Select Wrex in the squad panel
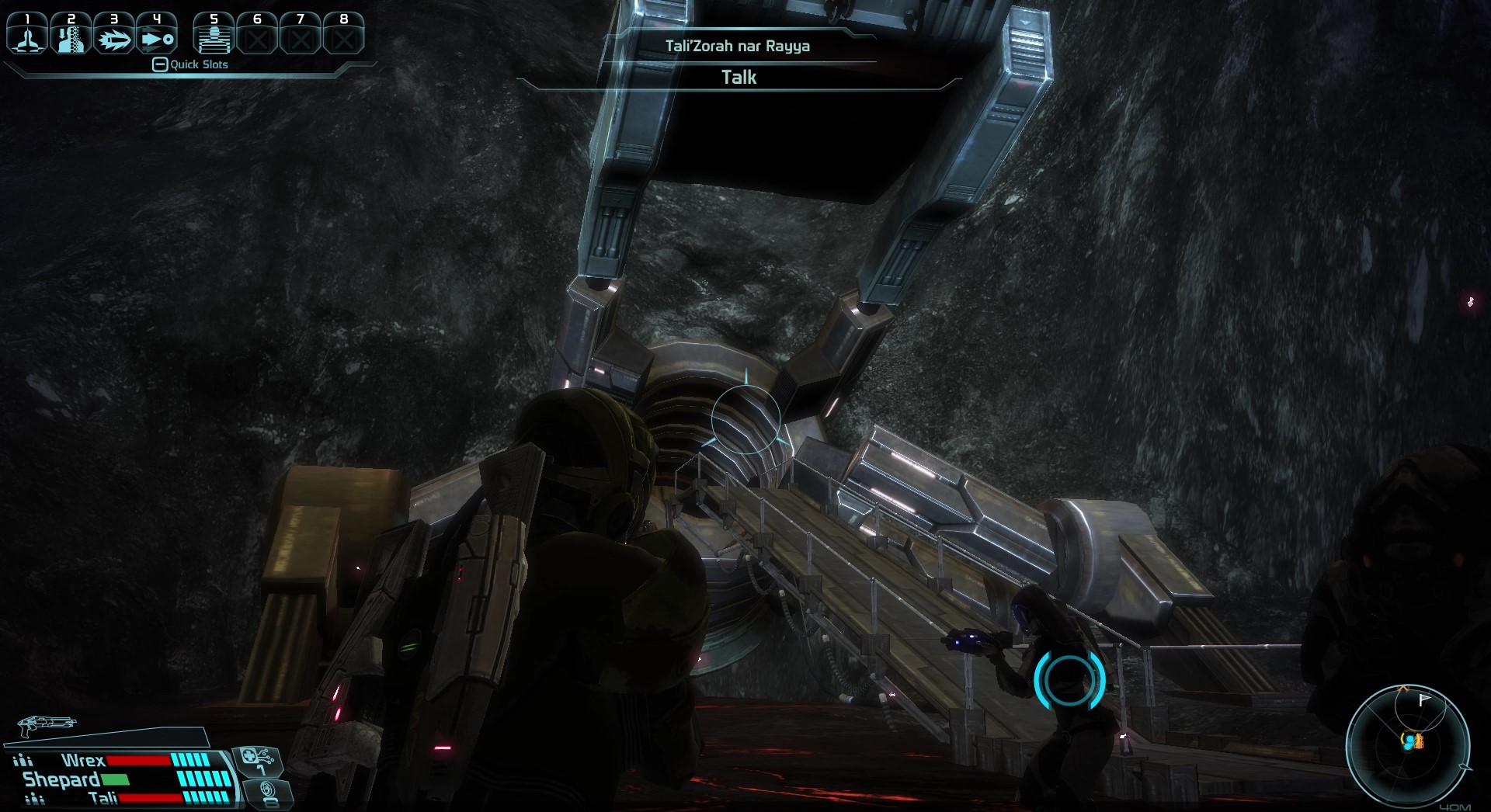 point(83,760)
